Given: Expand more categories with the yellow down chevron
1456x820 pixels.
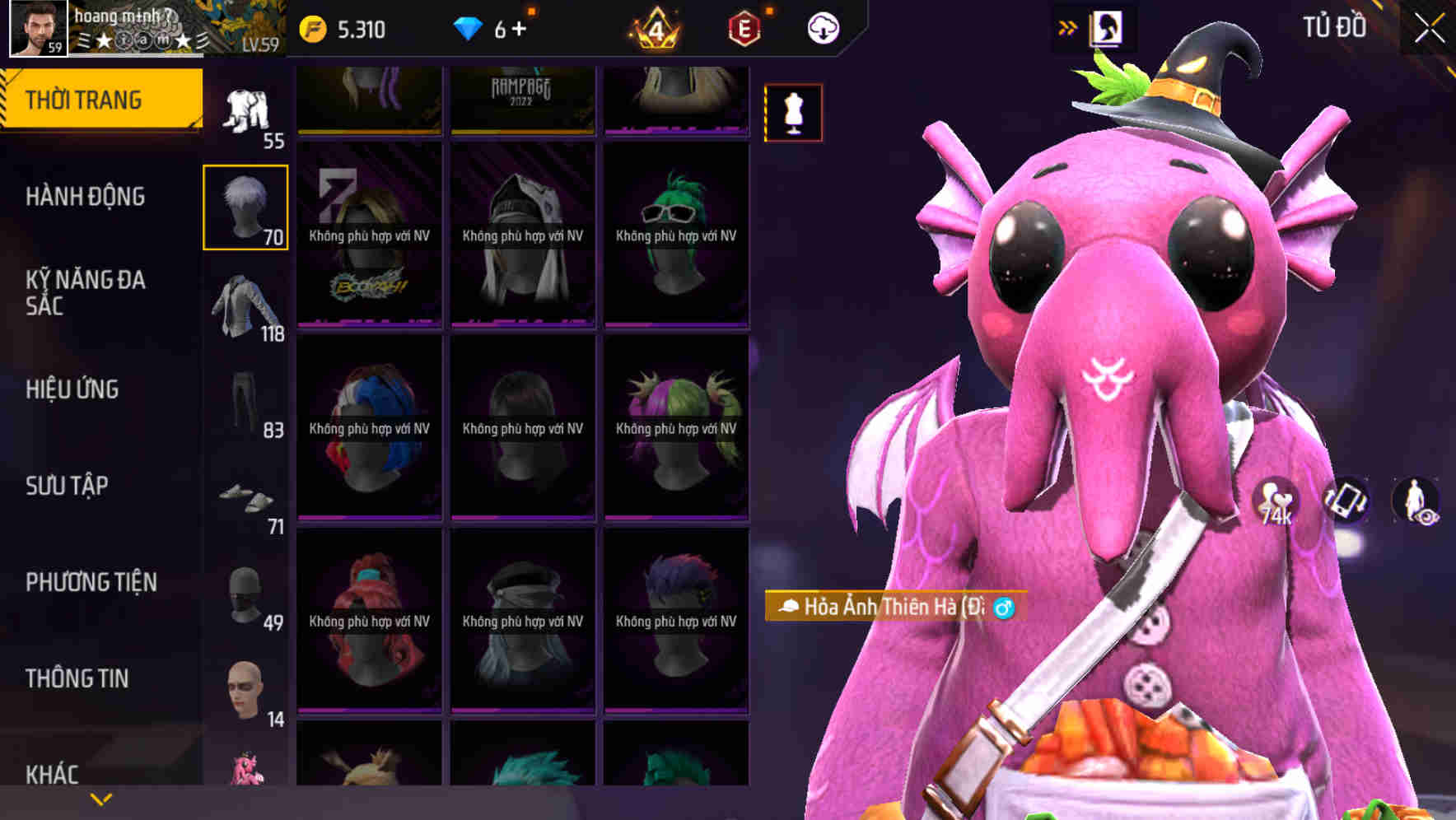Looking at the screenshot, I should pos(99,800).
